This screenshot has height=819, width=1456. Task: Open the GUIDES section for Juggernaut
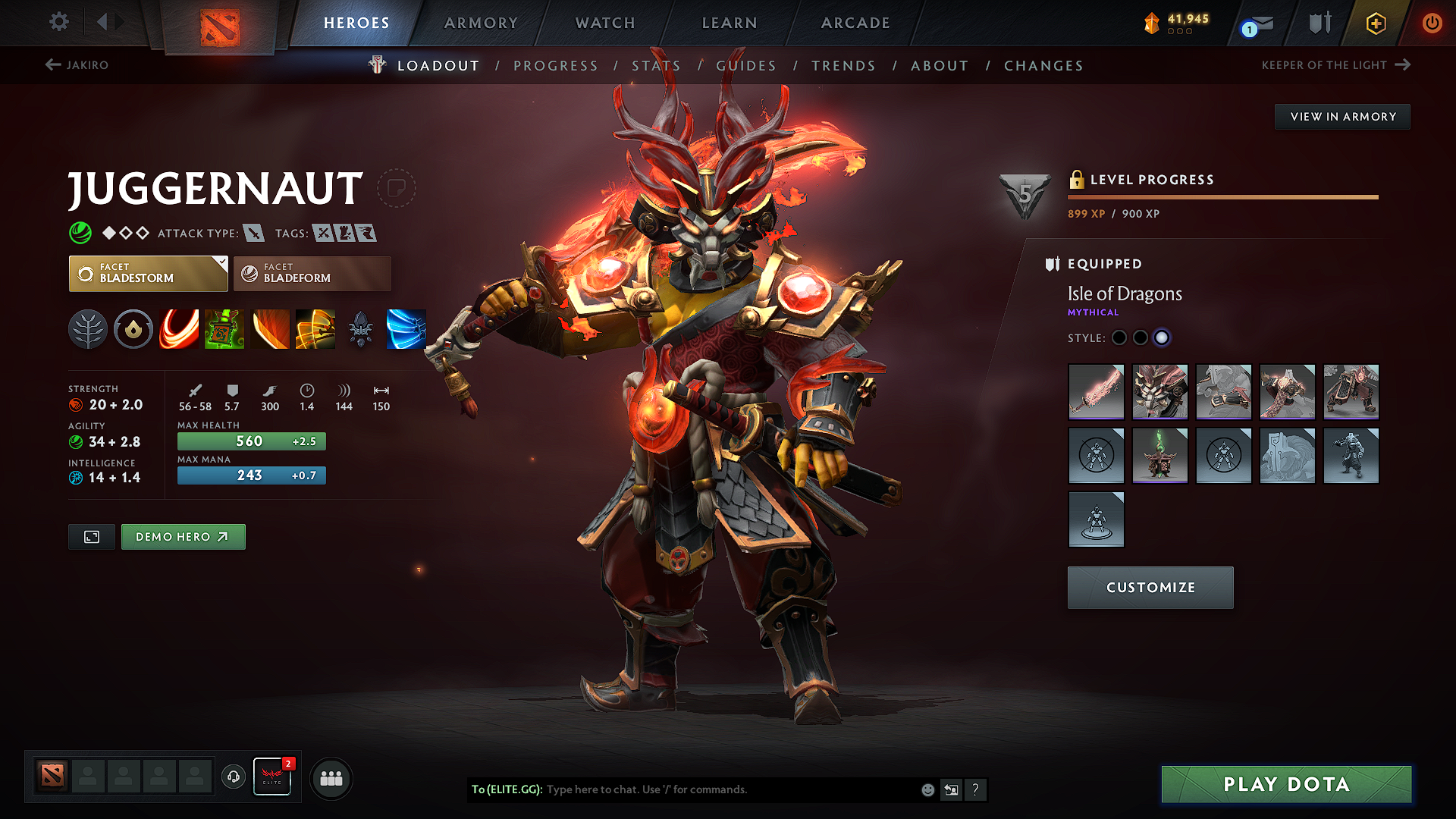[x=745, y=66]
